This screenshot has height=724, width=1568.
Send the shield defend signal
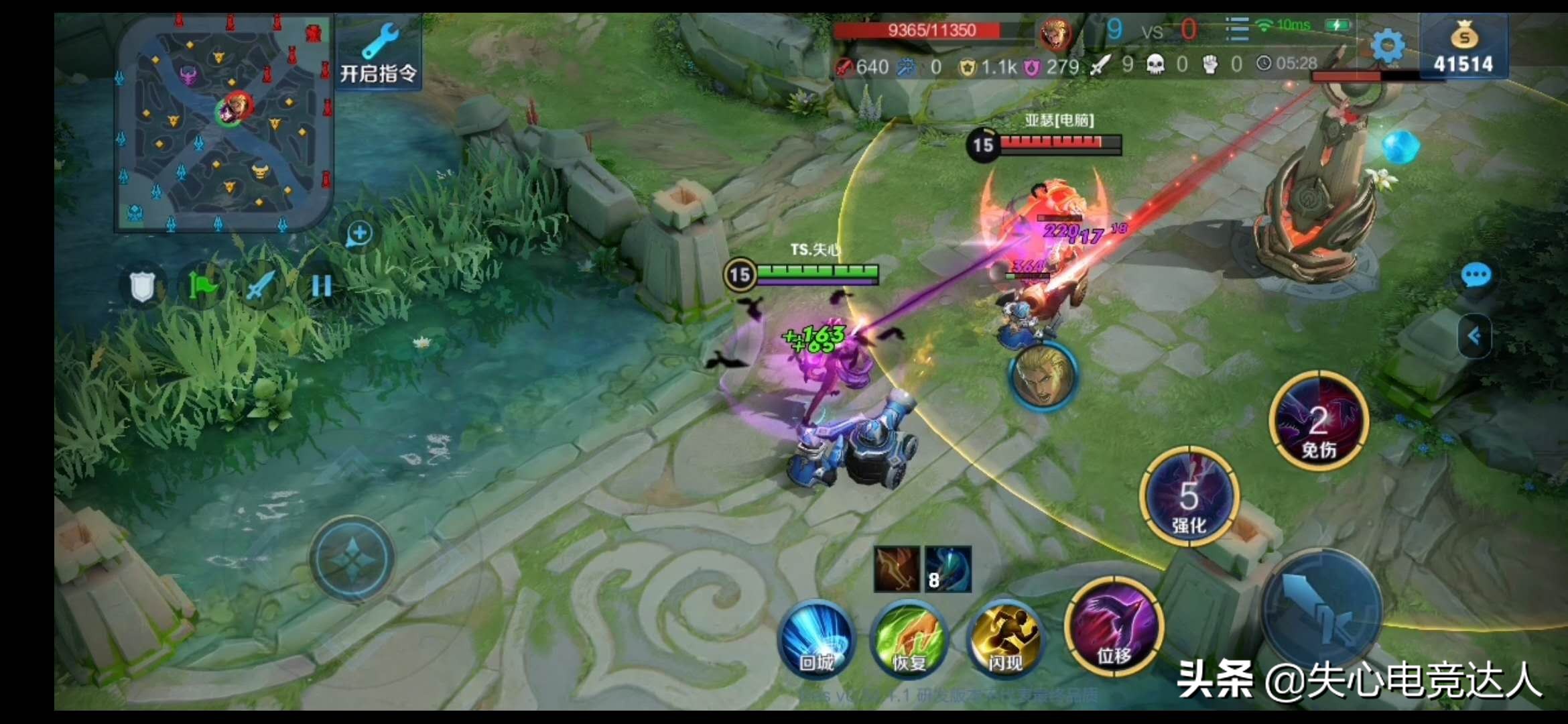point(142,287)
